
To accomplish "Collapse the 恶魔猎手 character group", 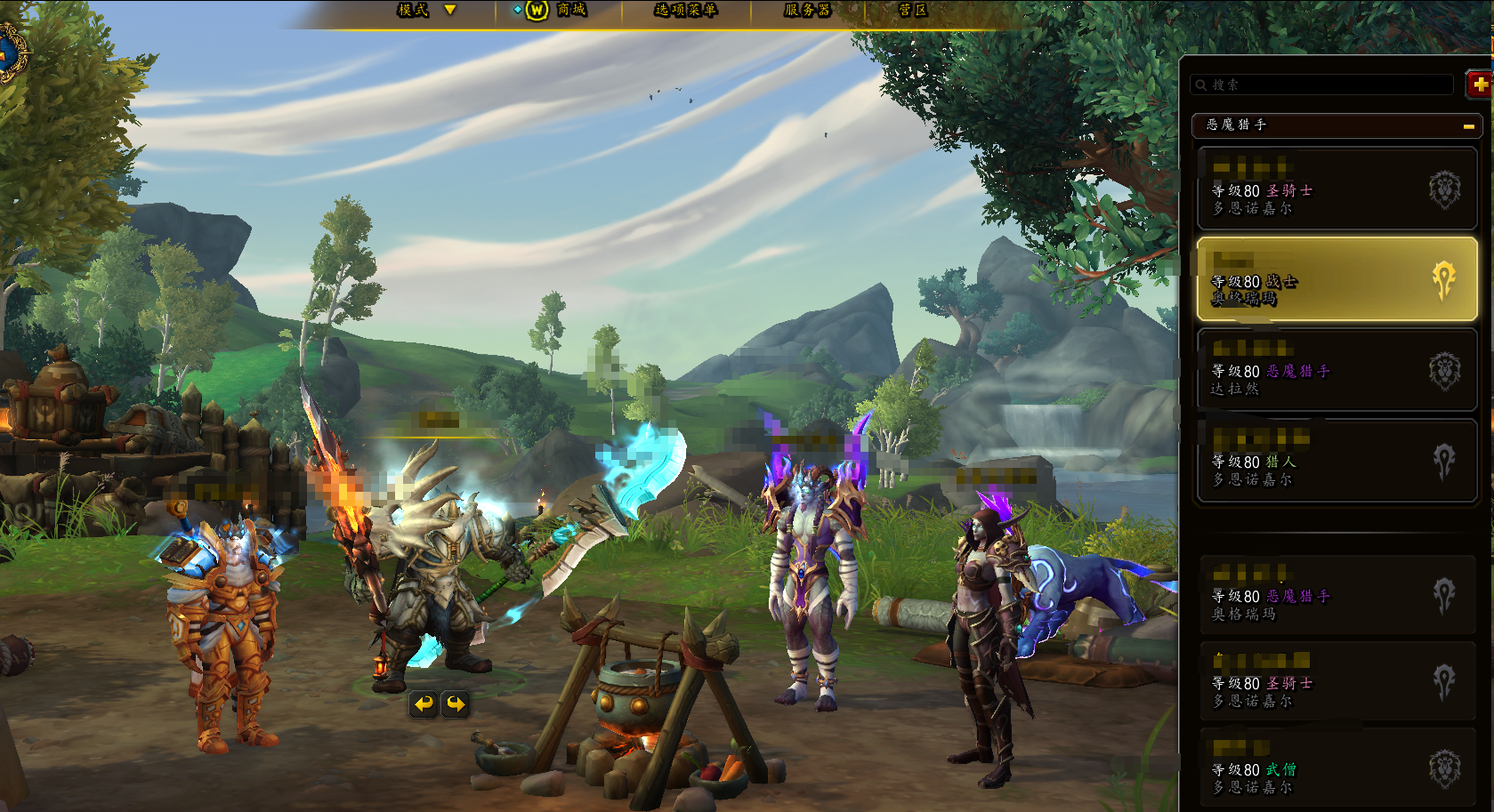I will click(x=1468, y=126).
